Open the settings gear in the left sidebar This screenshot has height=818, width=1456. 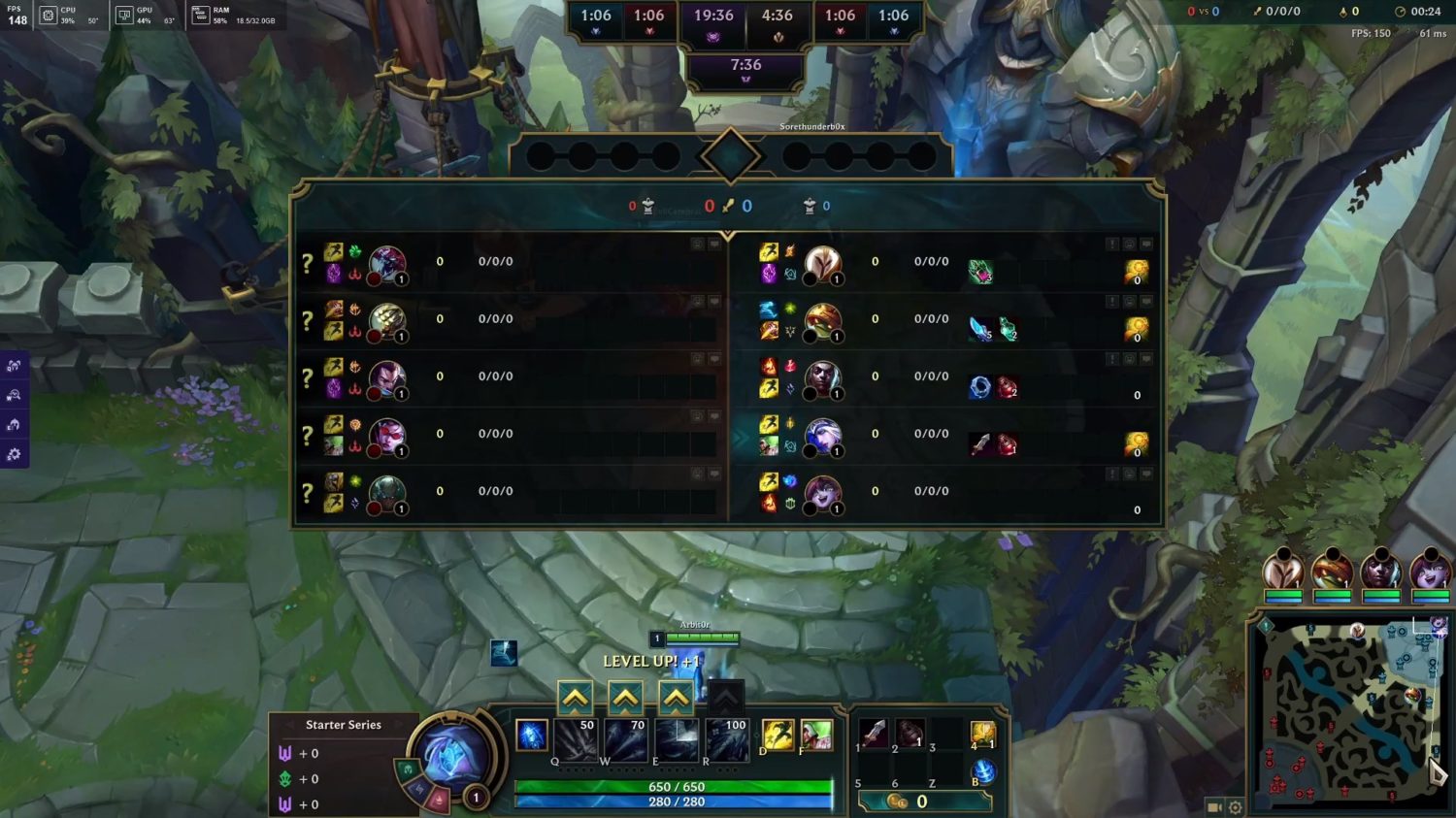coord(15,453)
